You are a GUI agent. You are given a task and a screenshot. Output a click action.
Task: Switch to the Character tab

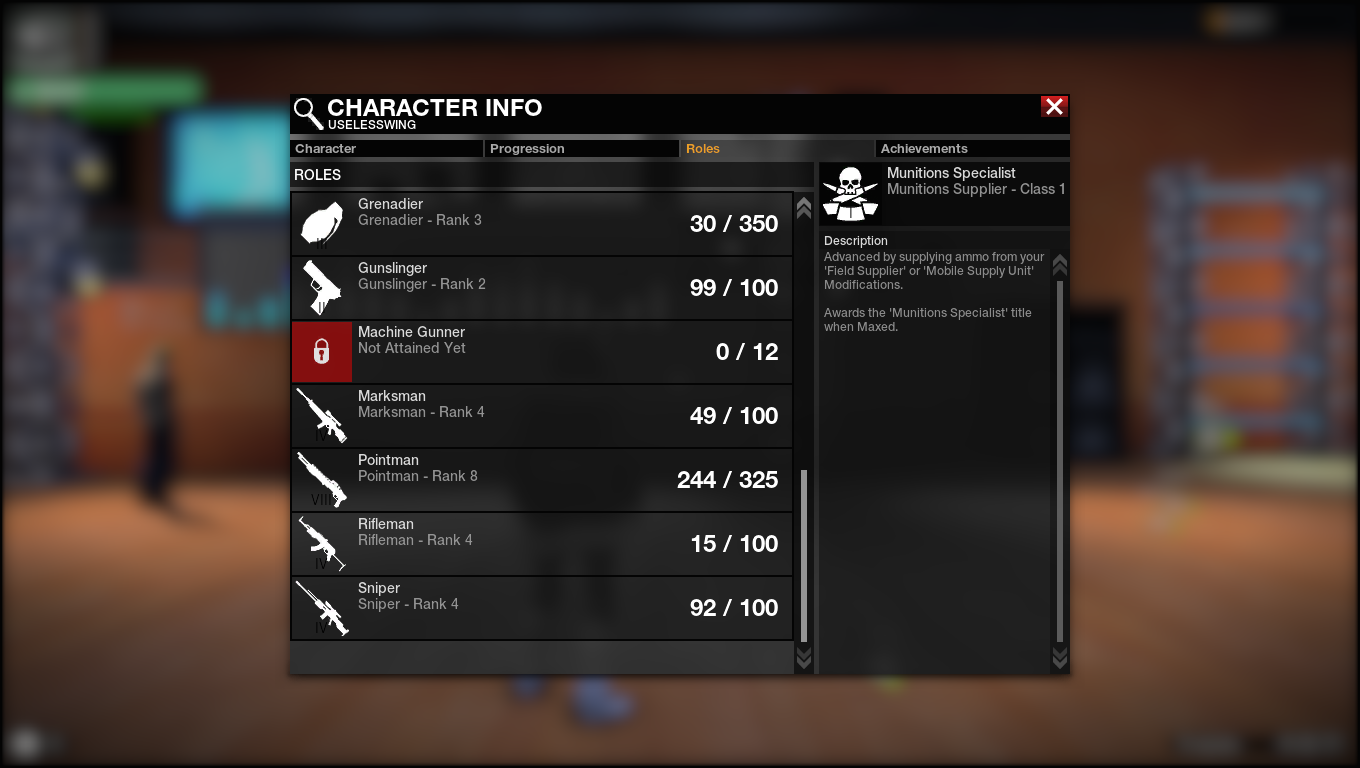pyautogui.click(x=386, y=149)
